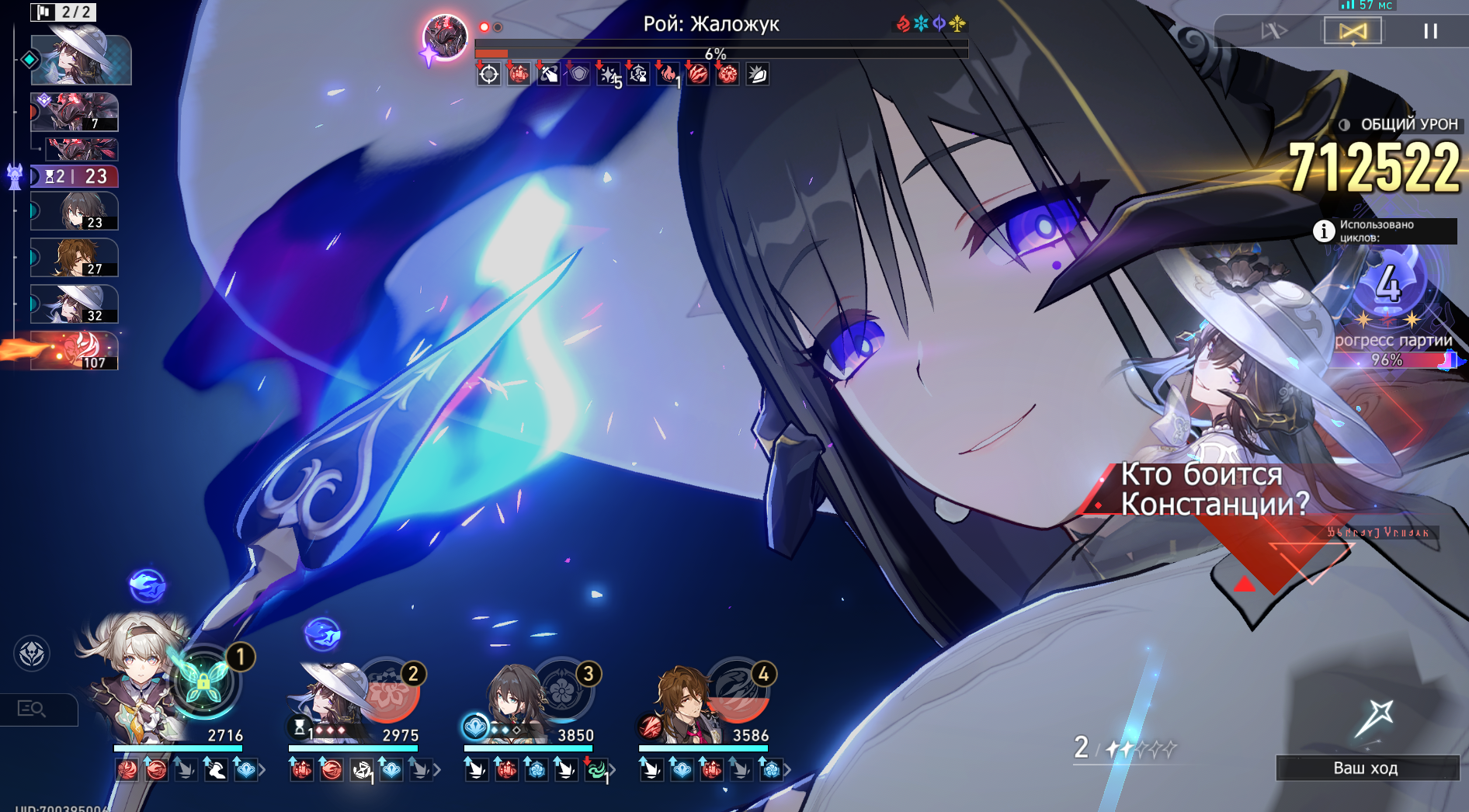The height and width of the screenshot is (812, 1469).
Task: Activate ultimate number 4 of brown-haired character
Action: tap(738, 689)
